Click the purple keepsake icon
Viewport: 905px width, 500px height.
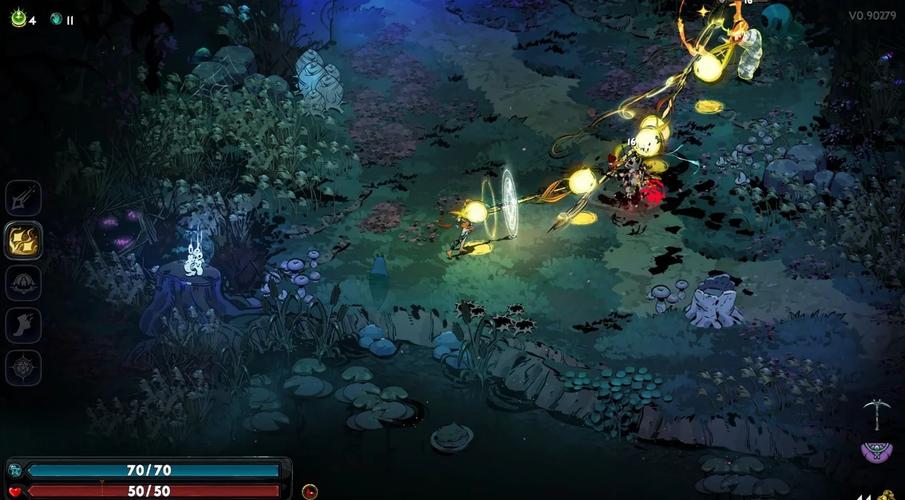875,451
